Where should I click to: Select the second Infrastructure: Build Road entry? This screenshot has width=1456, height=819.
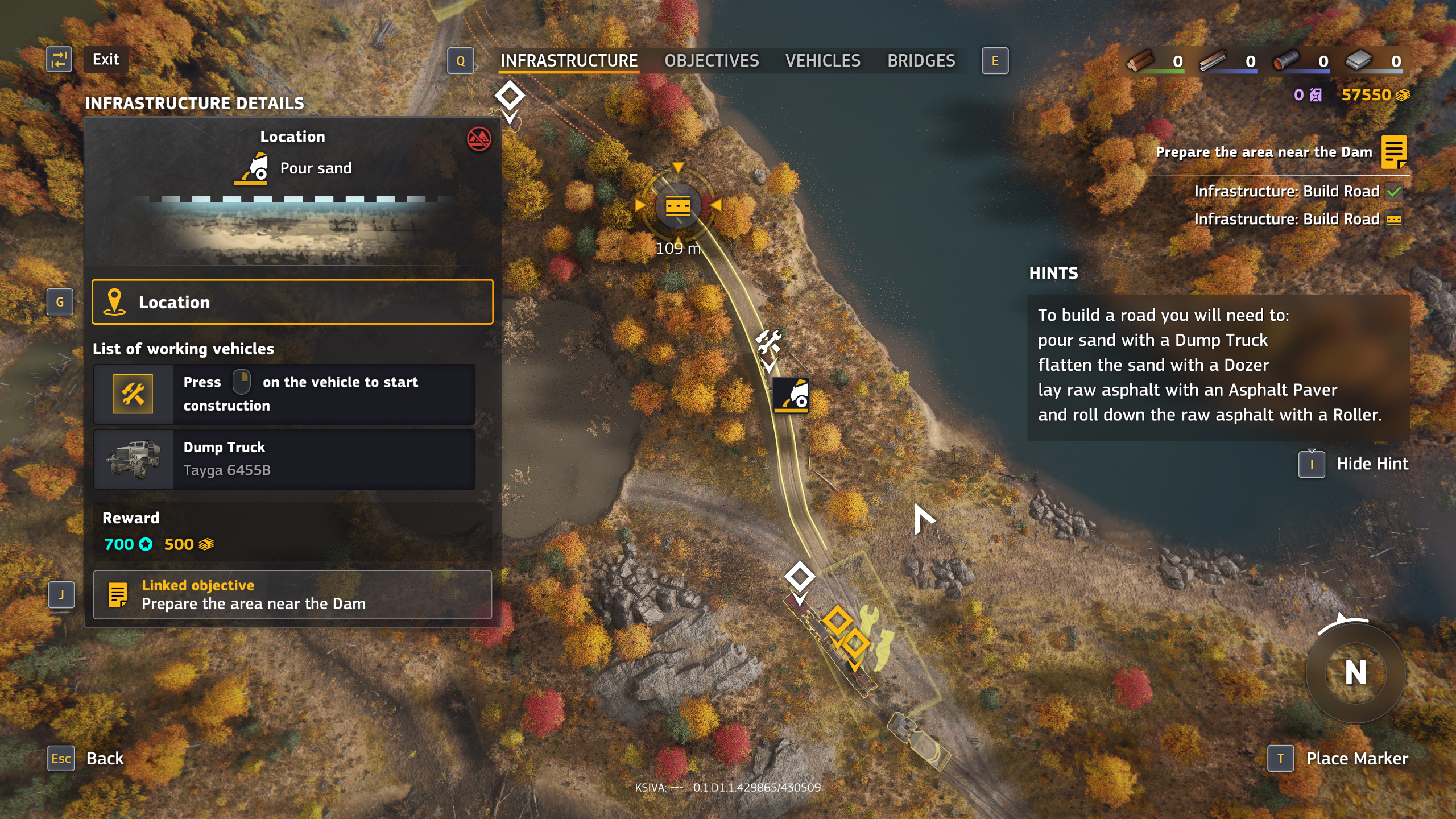(1287, 220)
